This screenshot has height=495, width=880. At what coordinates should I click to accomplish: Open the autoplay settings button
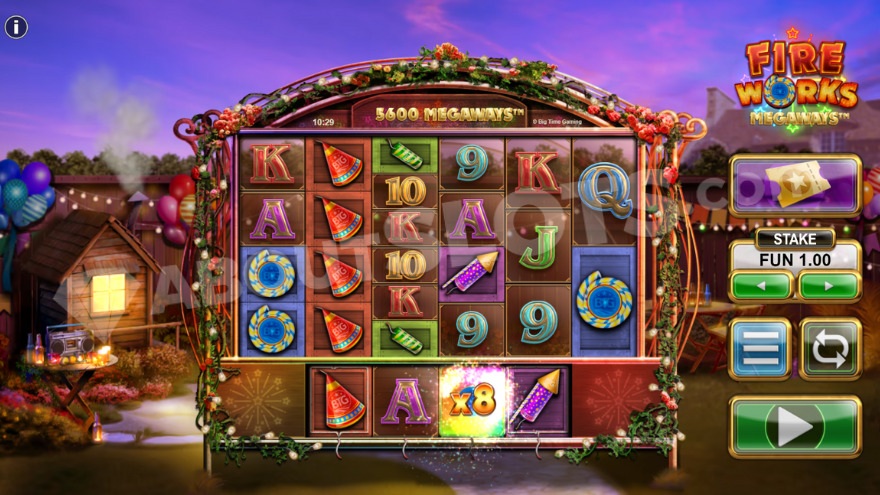[x=830, y=349]
